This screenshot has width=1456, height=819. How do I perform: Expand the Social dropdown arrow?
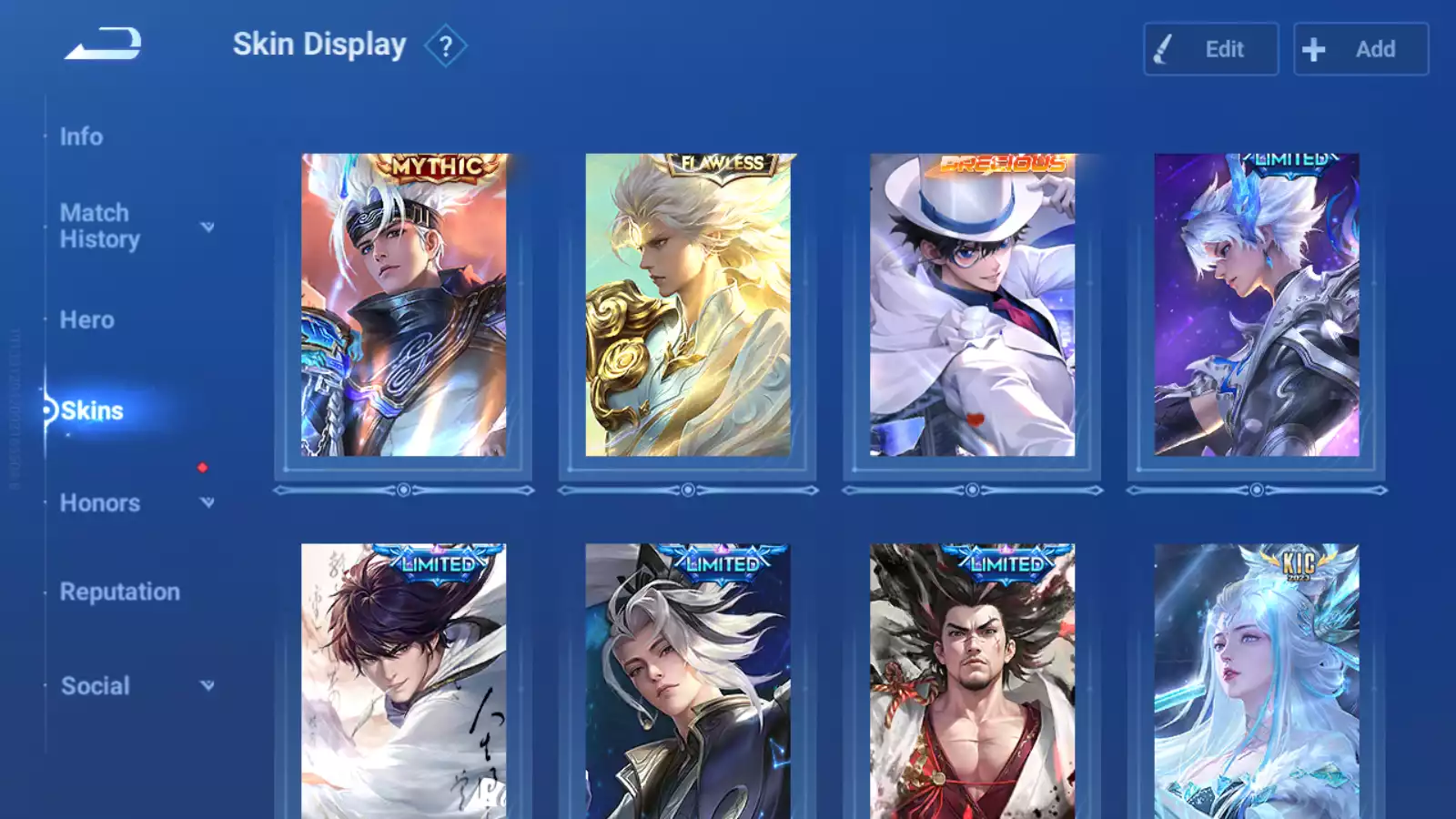point(207,685)
